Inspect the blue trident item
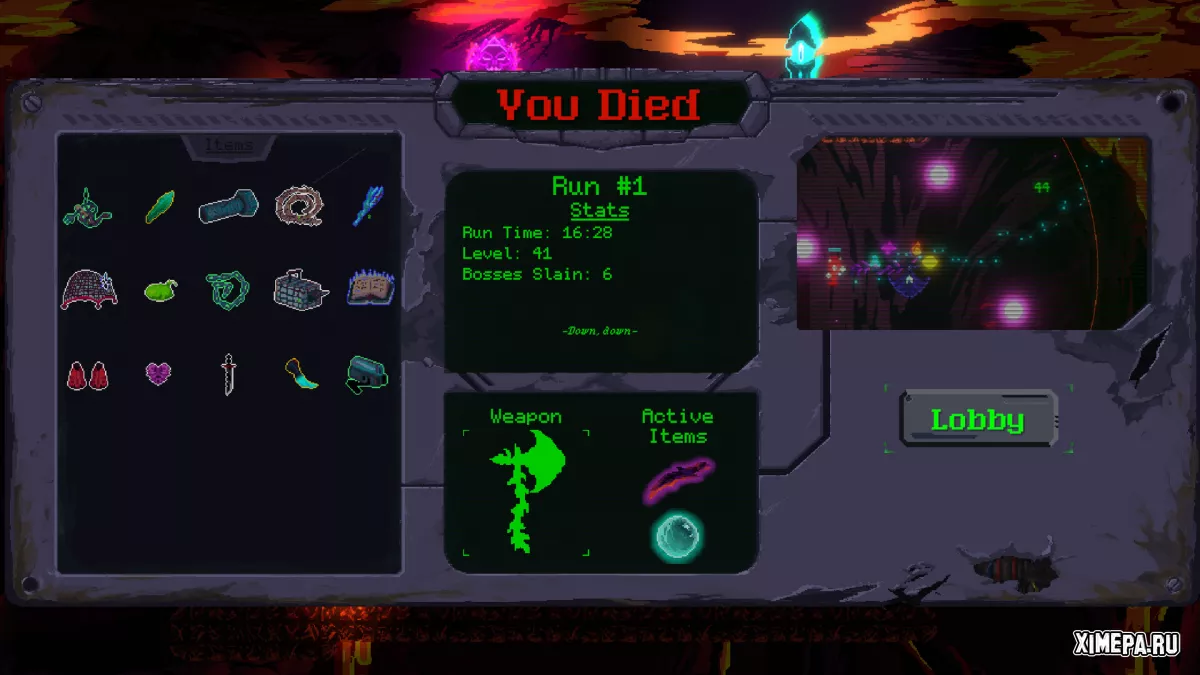 [367, 206]
